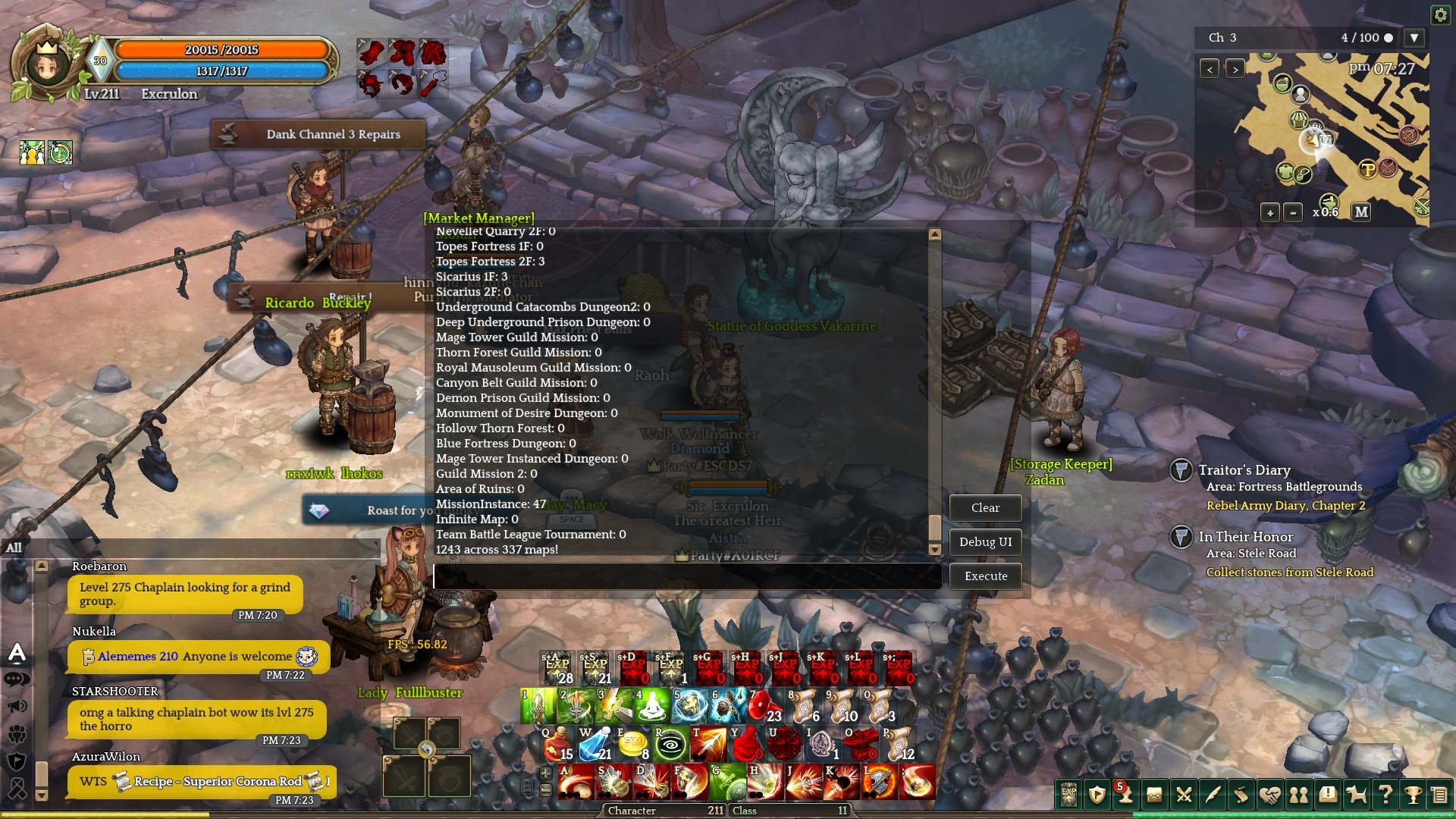Open the full map with M button
Image resolution: width=1456 pixels, height=819 pixels.
pyautogui.click(x=1361, y=212)
